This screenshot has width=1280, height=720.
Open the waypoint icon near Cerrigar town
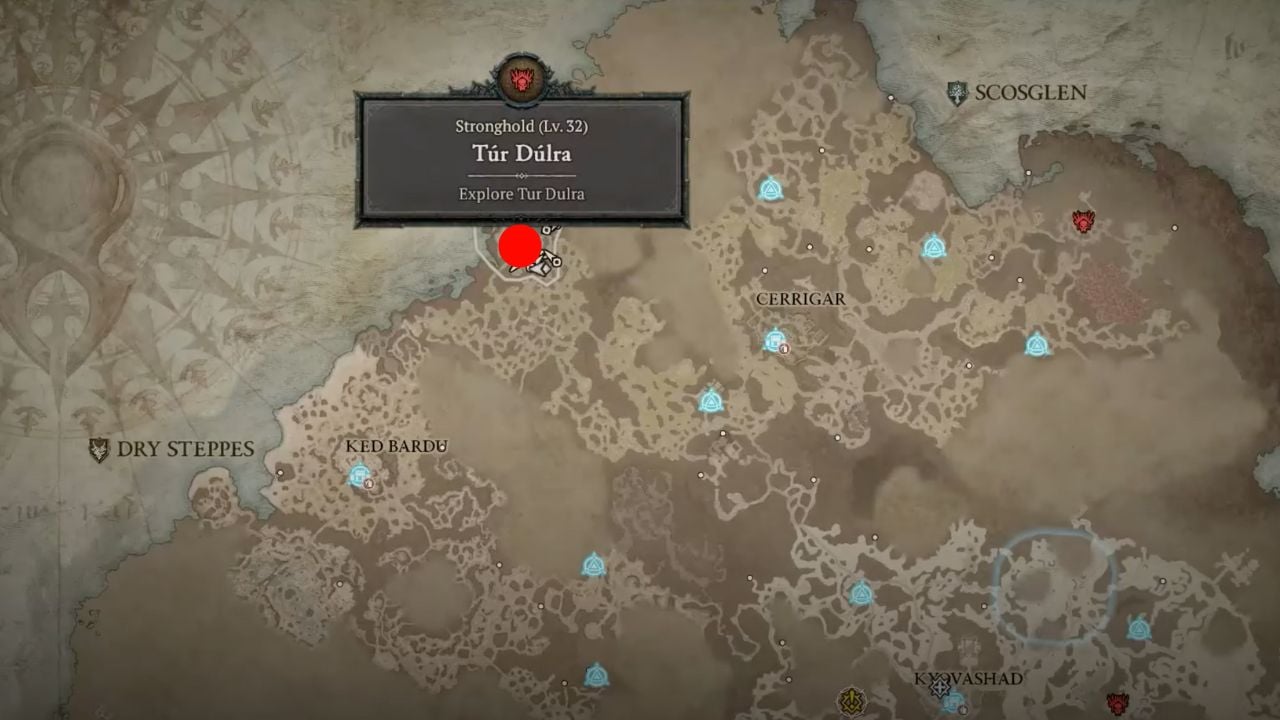coord(774,342)
